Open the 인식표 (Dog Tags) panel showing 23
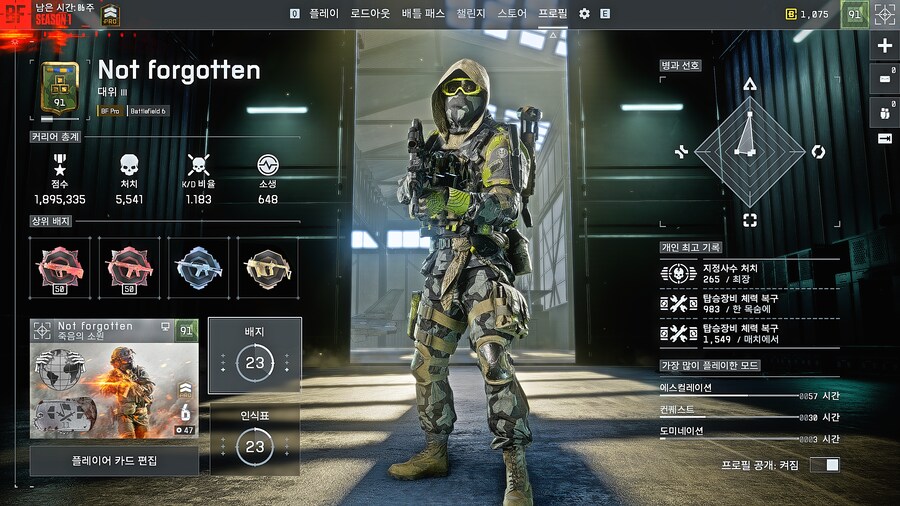The image size is (900, 506). (x=254, y=439)
